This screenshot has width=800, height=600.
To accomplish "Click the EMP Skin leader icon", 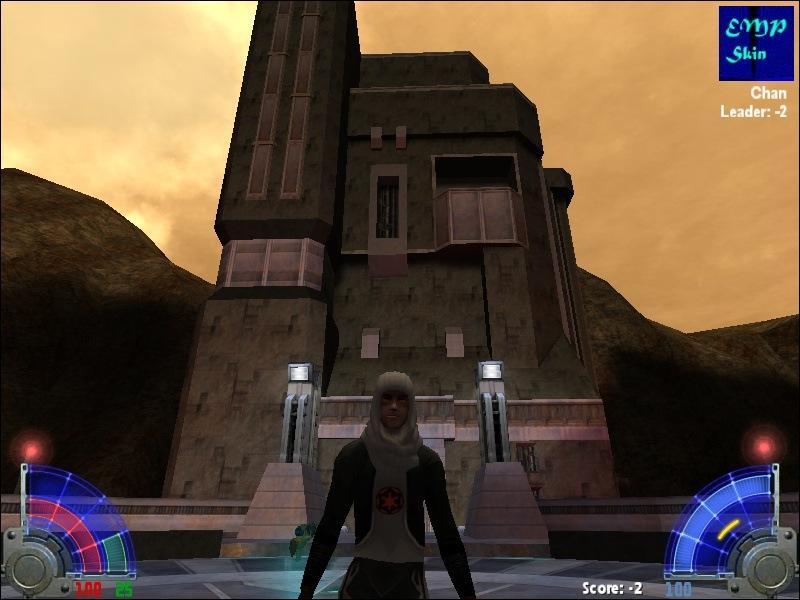I will pos(756,43).
